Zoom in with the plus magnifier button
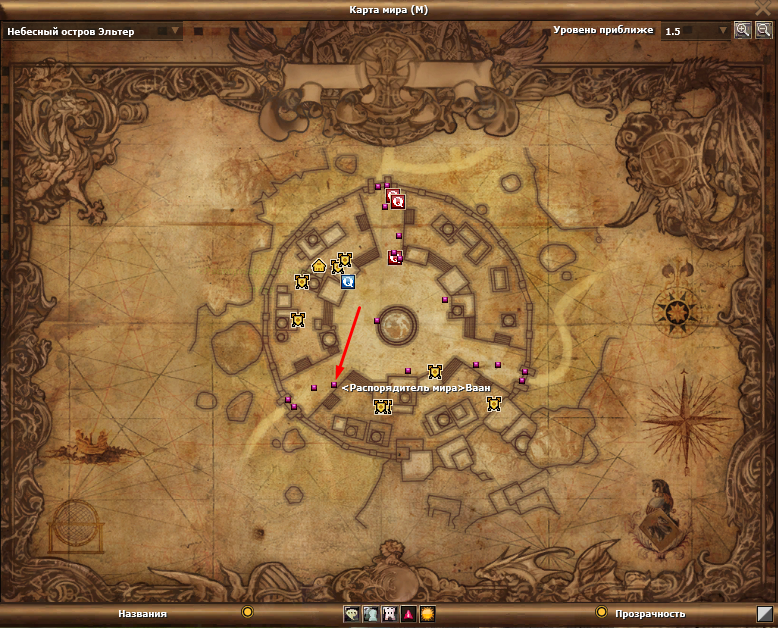This screenshot has width=778, height=628. (742, 30)
